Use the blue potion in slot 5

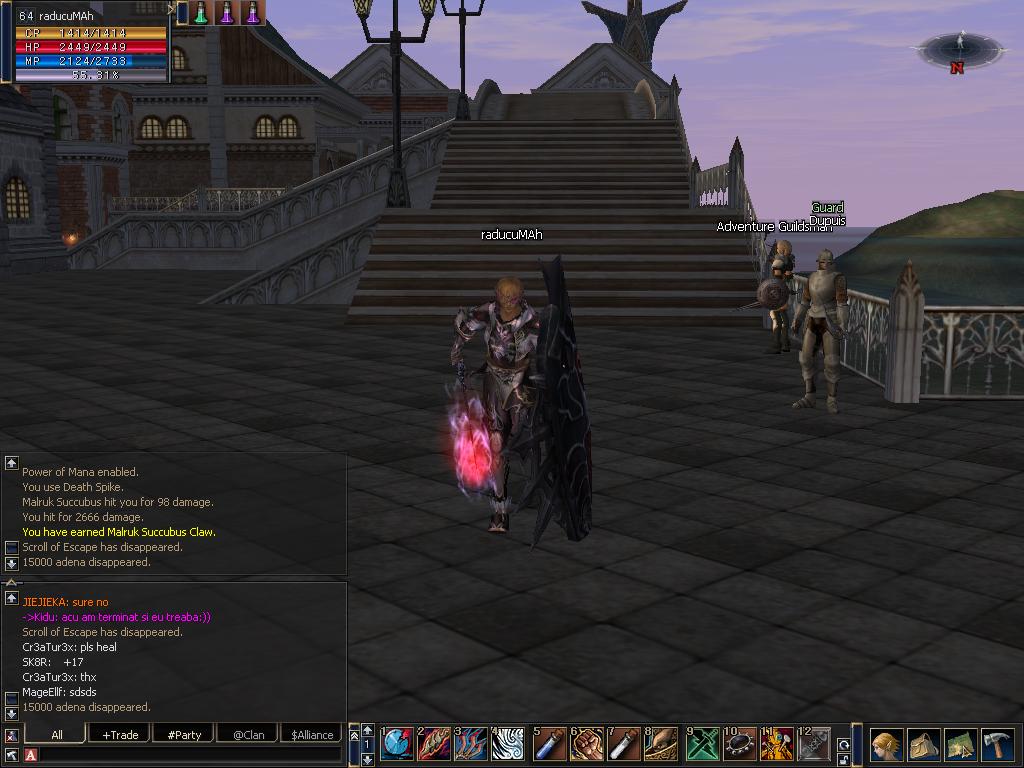550,744
